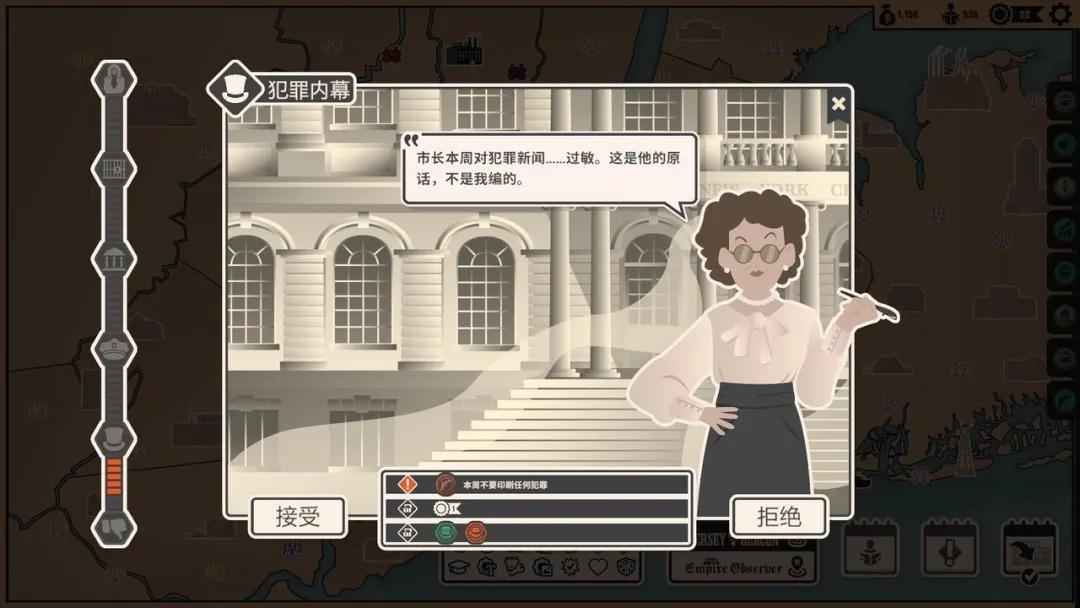Select the reward row with green and orange tokens
Screen dimensions: 1080x608
[536, 531]
